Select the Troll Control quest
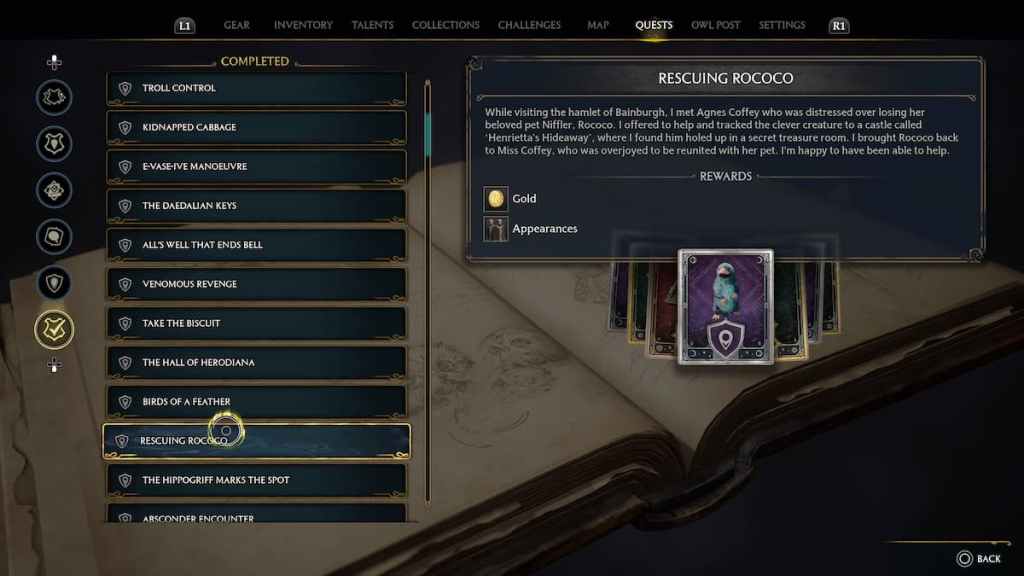 pos(256,88)
